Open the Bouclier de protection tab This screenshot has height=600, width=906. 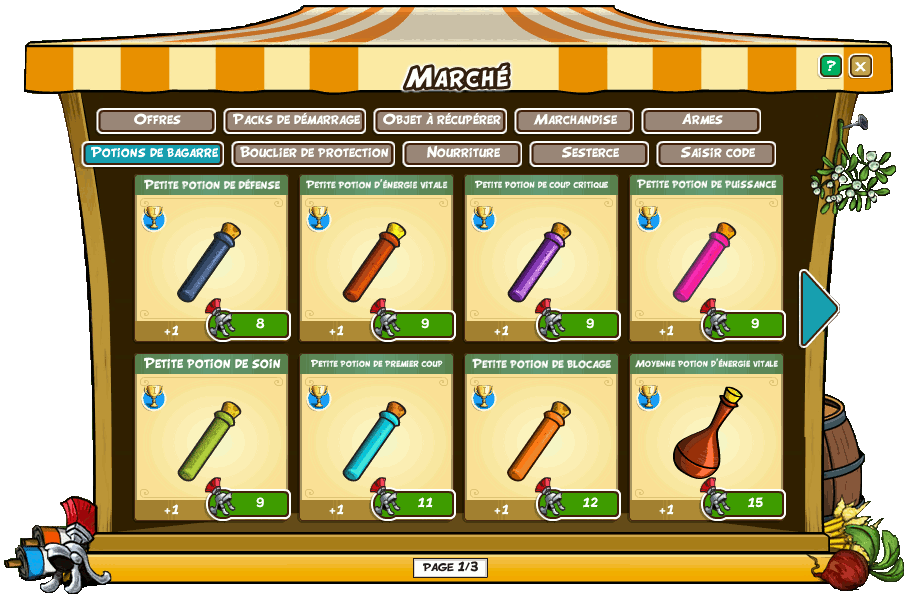pos(314,153)
